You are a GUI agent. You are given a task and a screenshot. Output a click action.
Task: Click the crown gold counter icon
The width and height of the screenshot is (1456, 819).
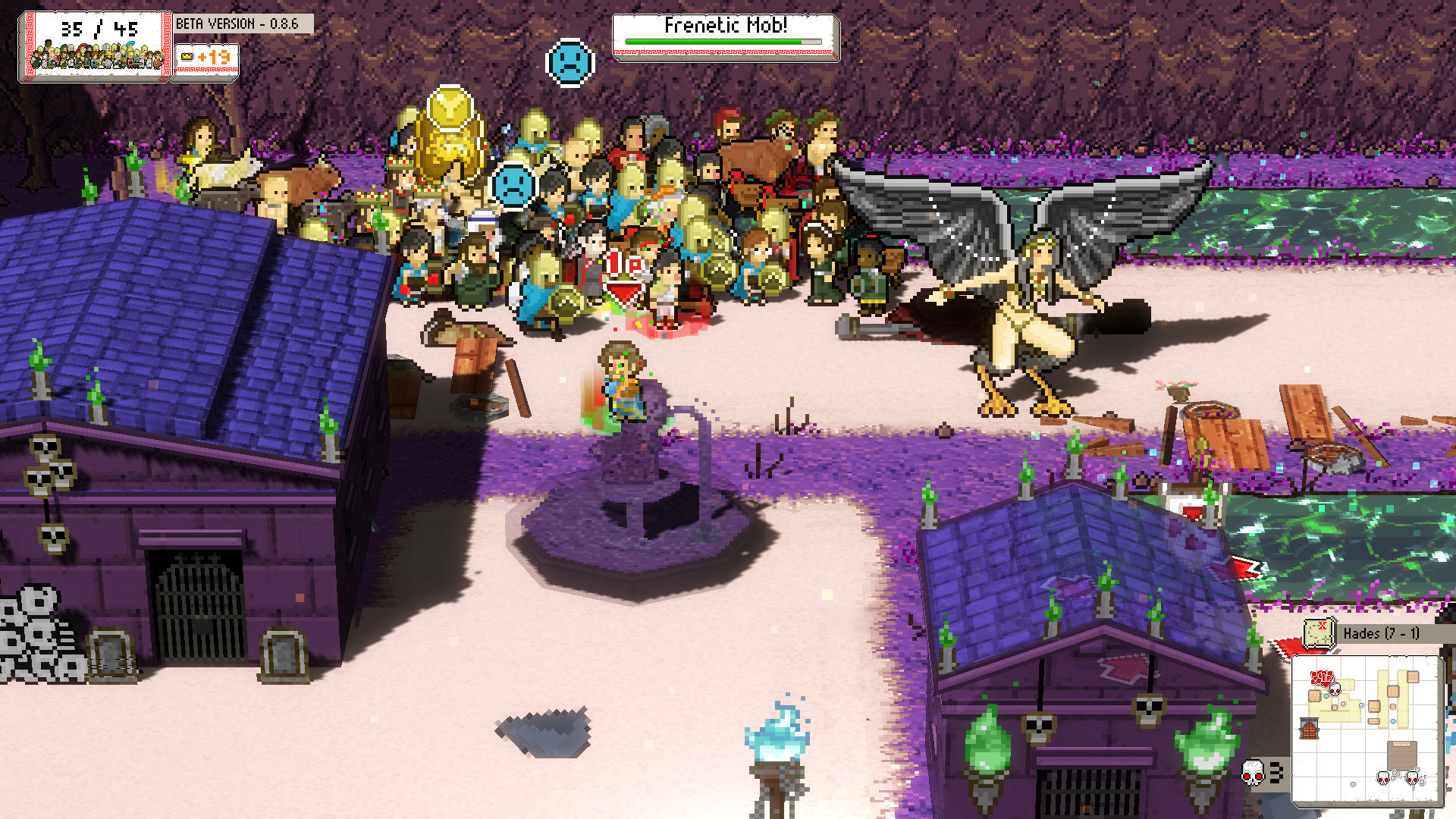[x=186, y=56]
